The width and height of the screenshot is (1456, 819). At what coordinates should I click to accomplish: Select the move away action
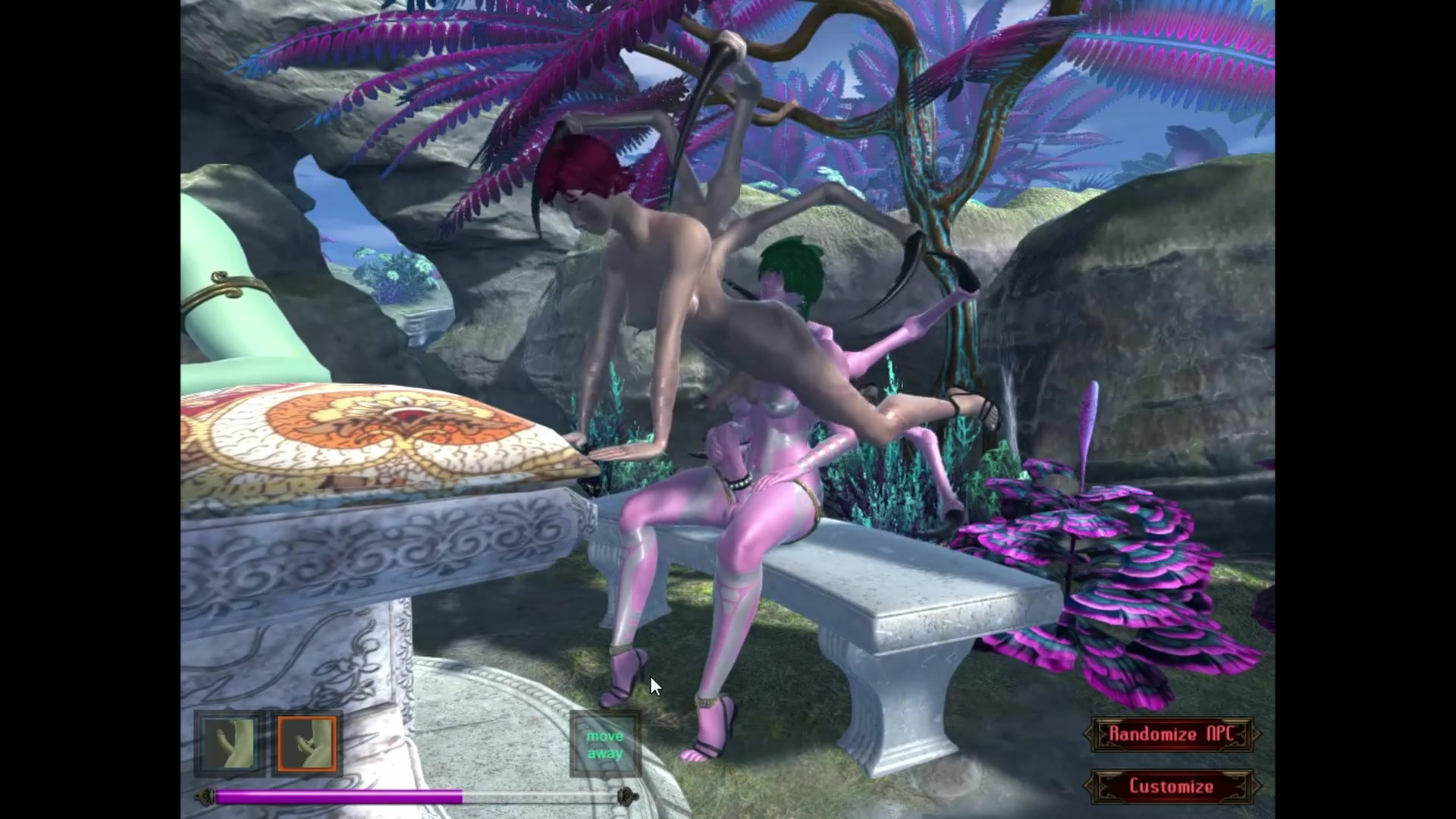point(604,745)
